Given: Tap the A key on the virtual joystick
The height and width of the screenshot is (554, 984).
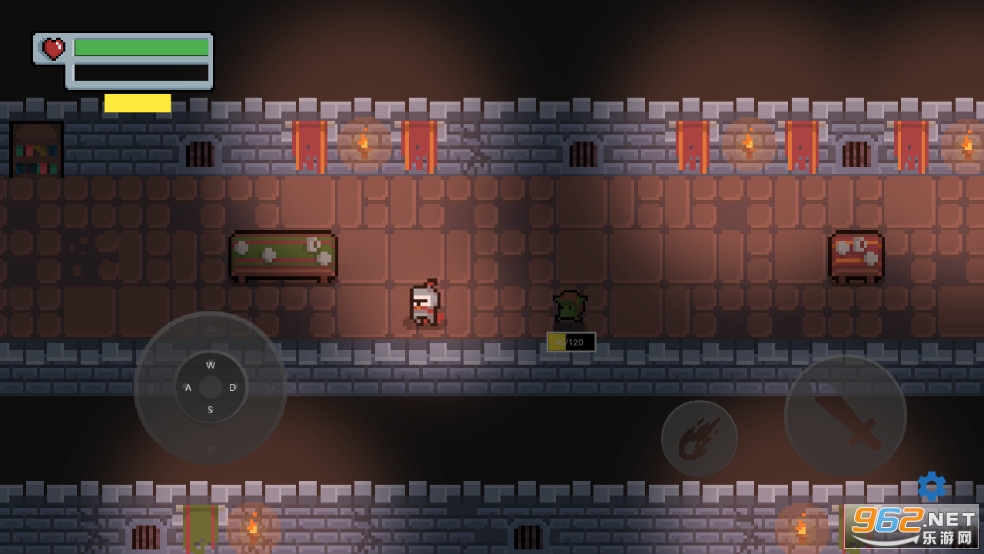Looking at the screenshot, I should (187, 387).
